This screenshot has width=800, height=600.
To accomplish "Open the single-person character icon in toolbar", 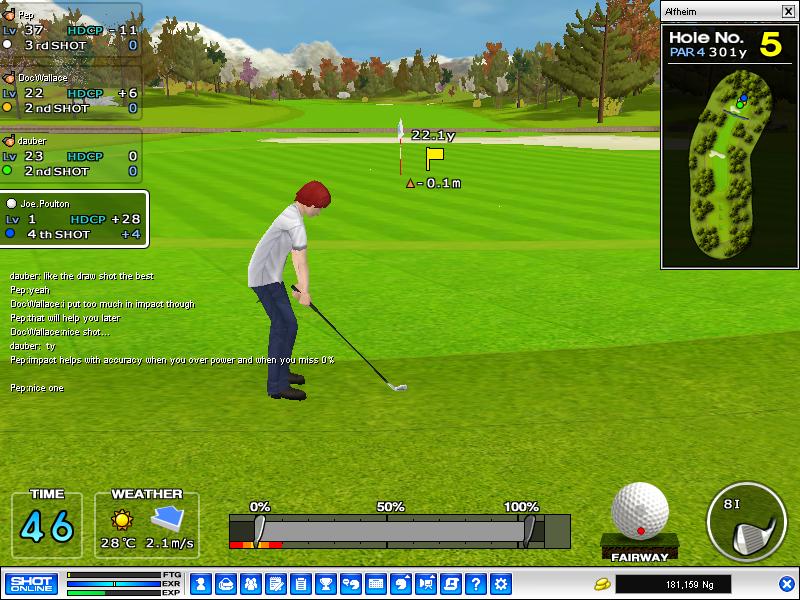I will point(200,584).
